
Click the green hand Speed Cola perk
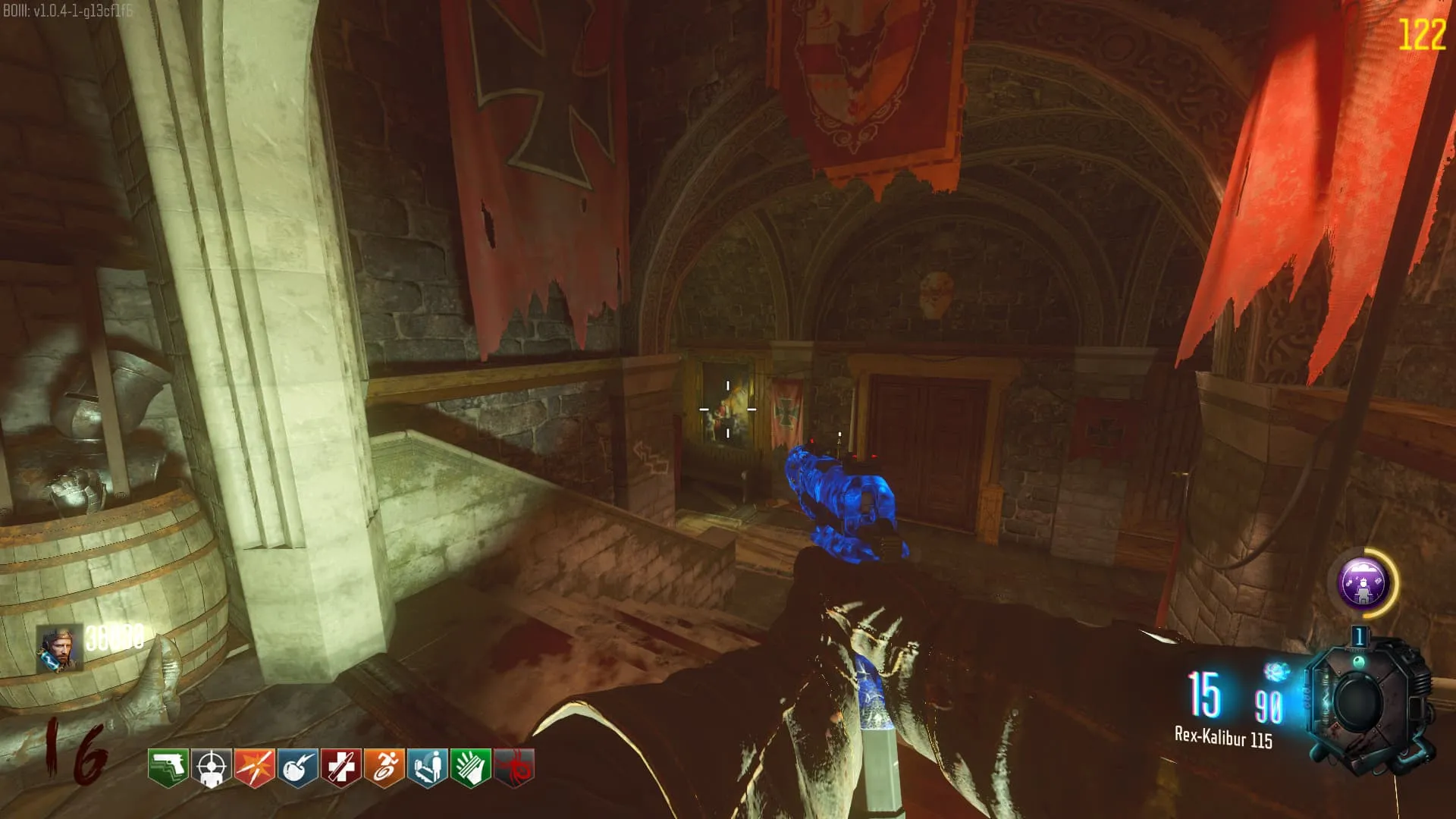470,768
